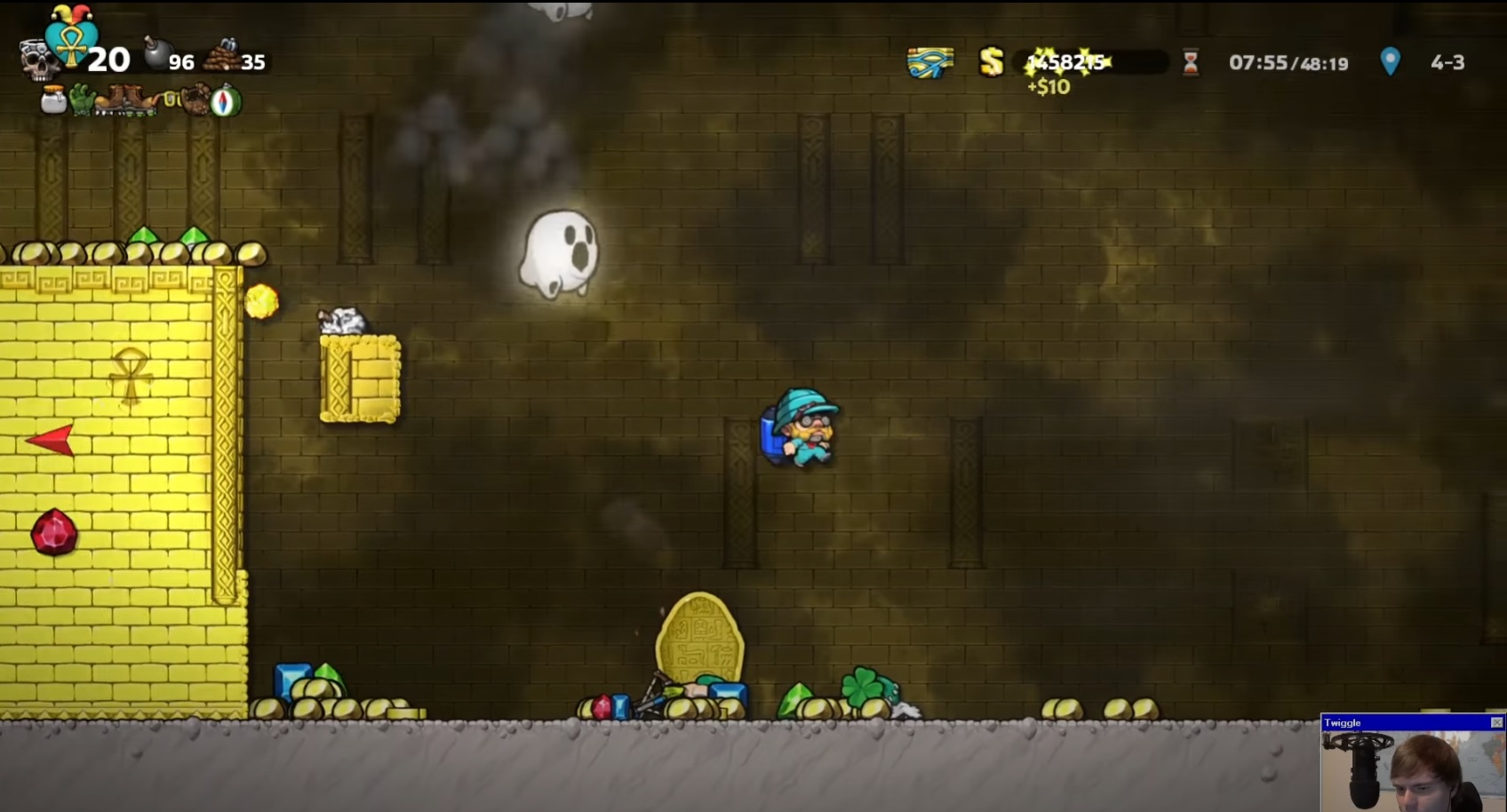Click the compass item icon in the inventory row

pos(225,100)
